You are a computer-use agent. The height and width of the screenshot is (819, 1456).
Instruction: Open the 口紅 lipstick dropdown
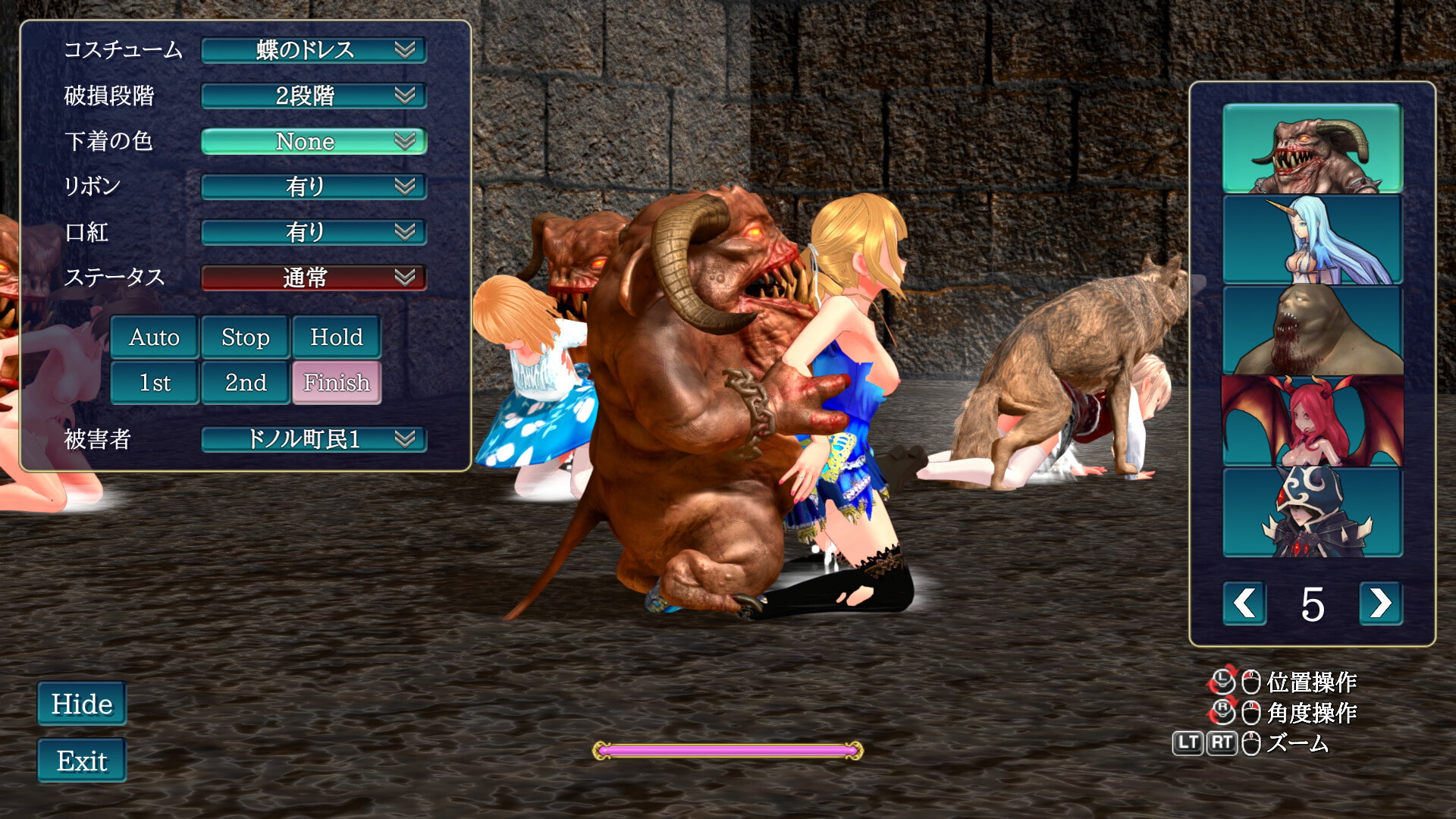point(313,232)
